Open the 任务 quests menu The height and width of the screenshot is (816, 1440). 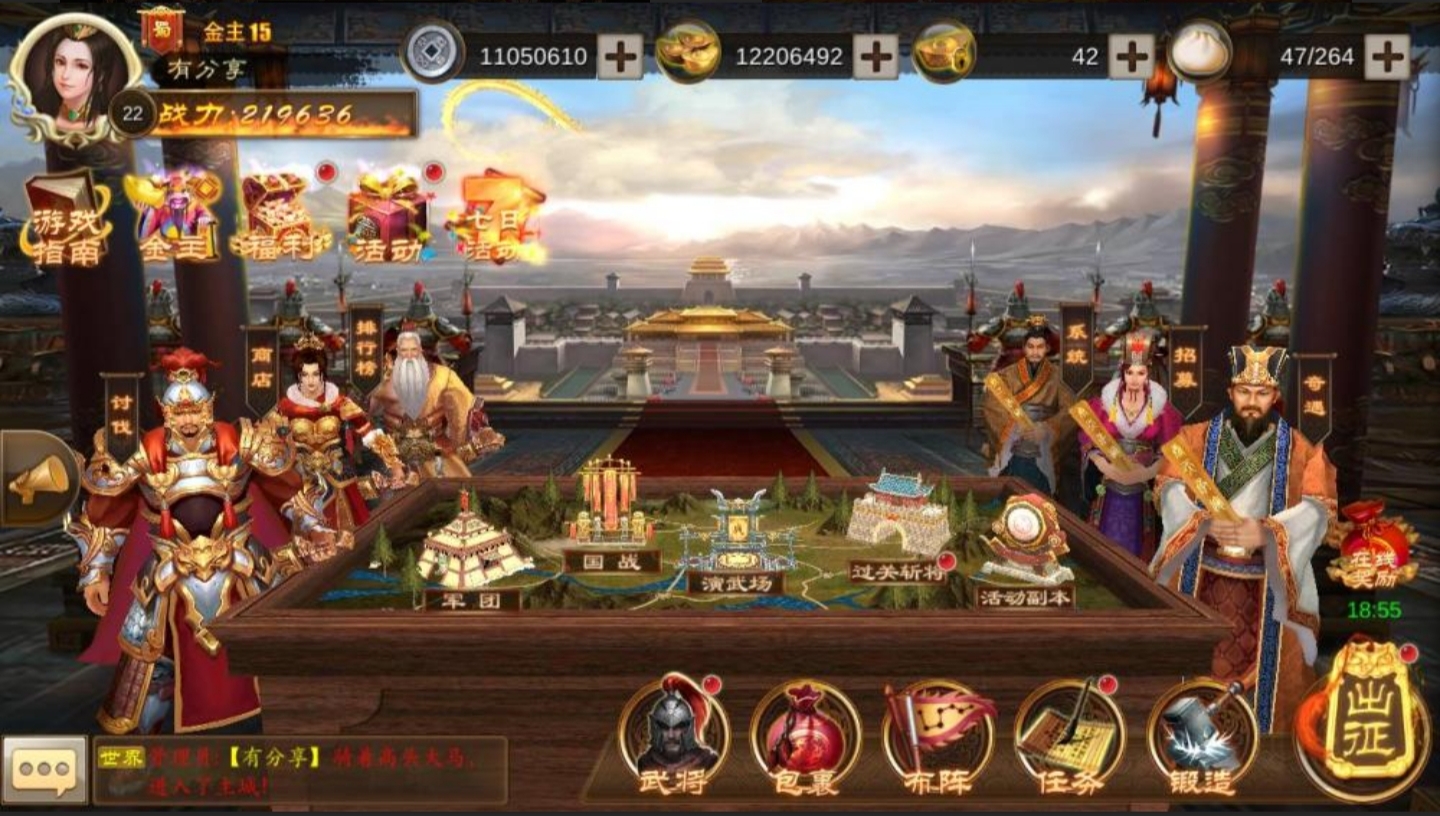pos(1070,738)
